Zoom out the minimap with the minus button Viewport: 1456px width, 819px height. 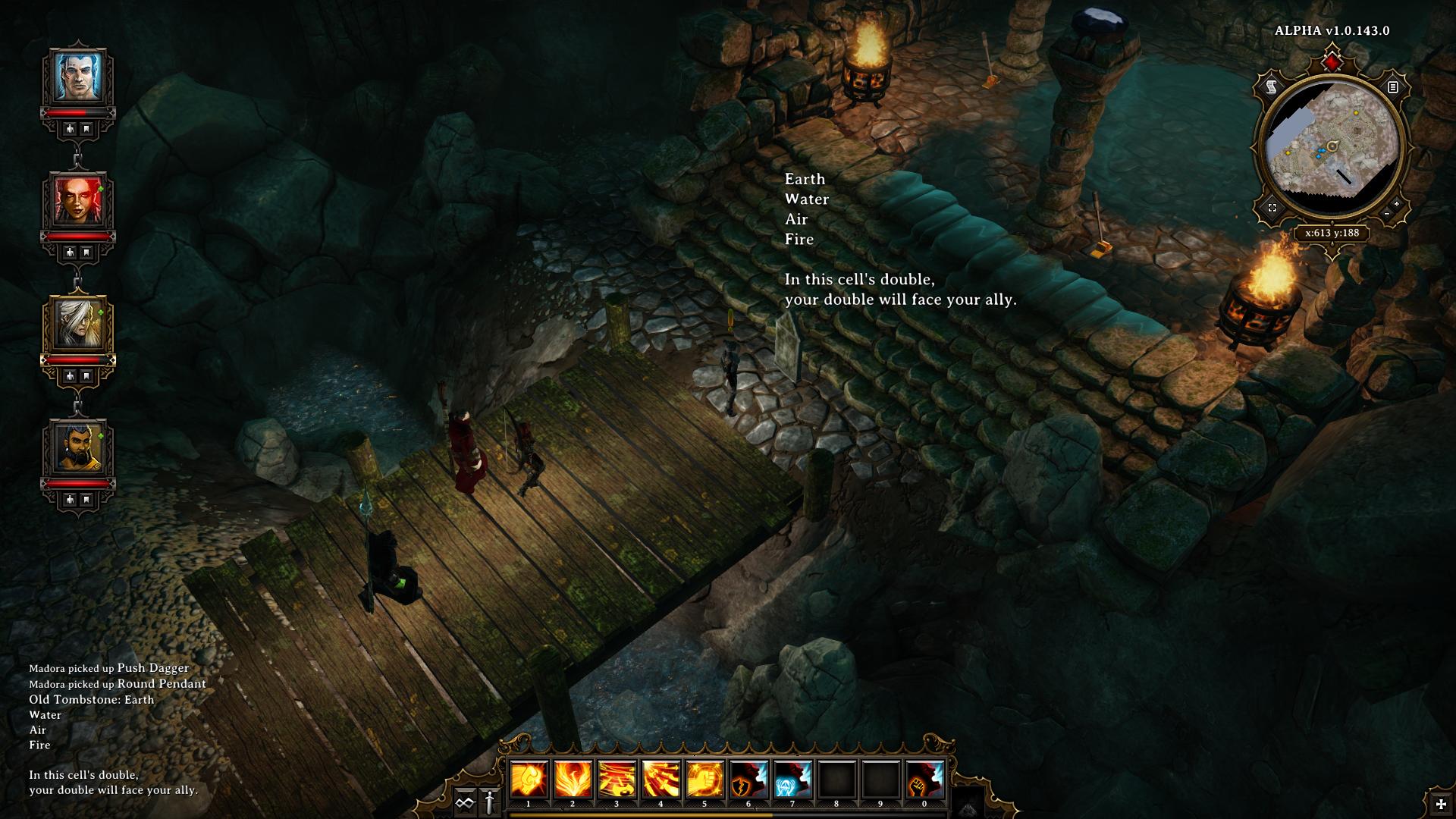[1387, 215]
